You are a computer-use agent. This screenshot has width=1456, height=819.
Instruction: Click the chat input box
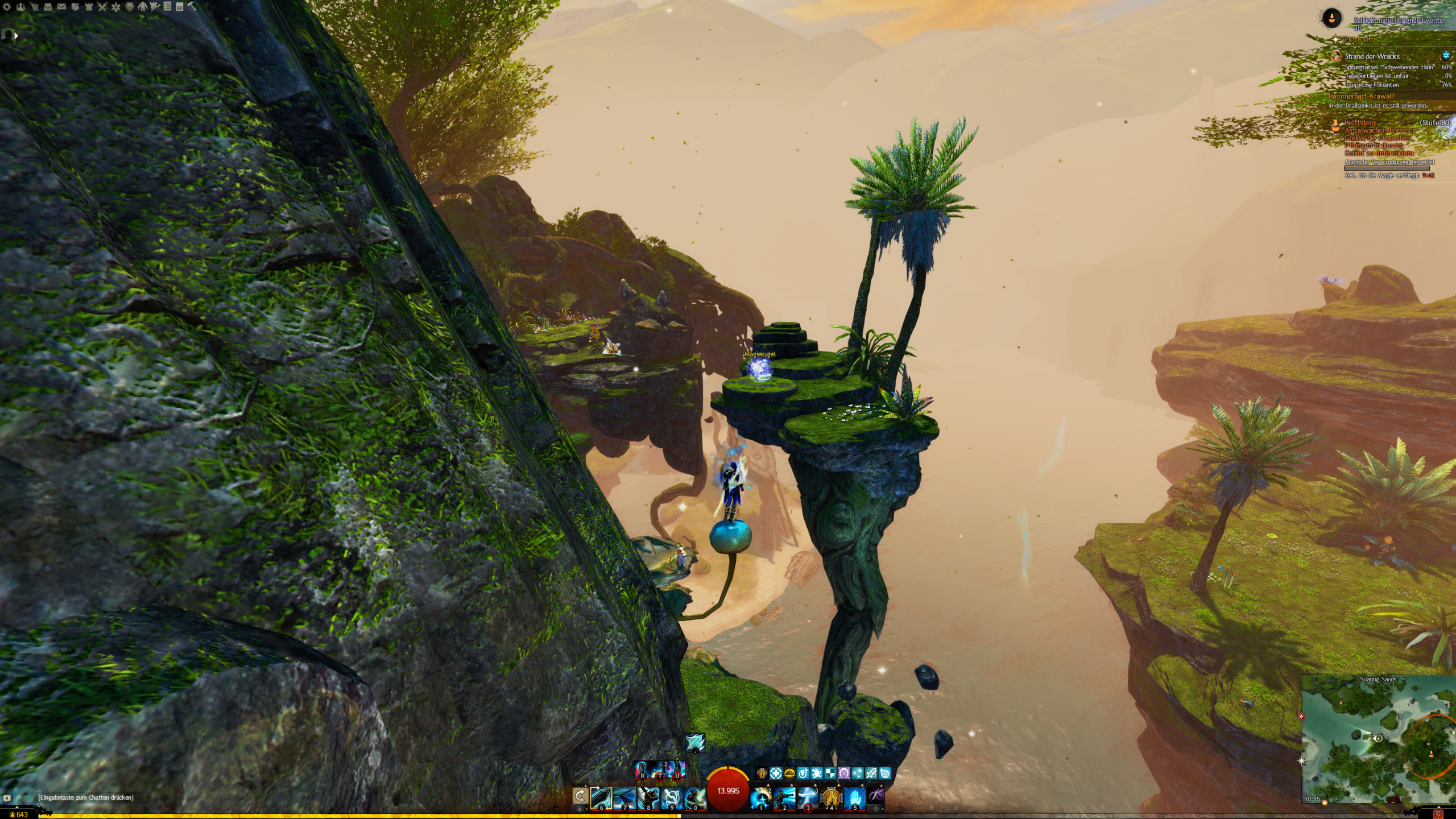coord(85,797)
